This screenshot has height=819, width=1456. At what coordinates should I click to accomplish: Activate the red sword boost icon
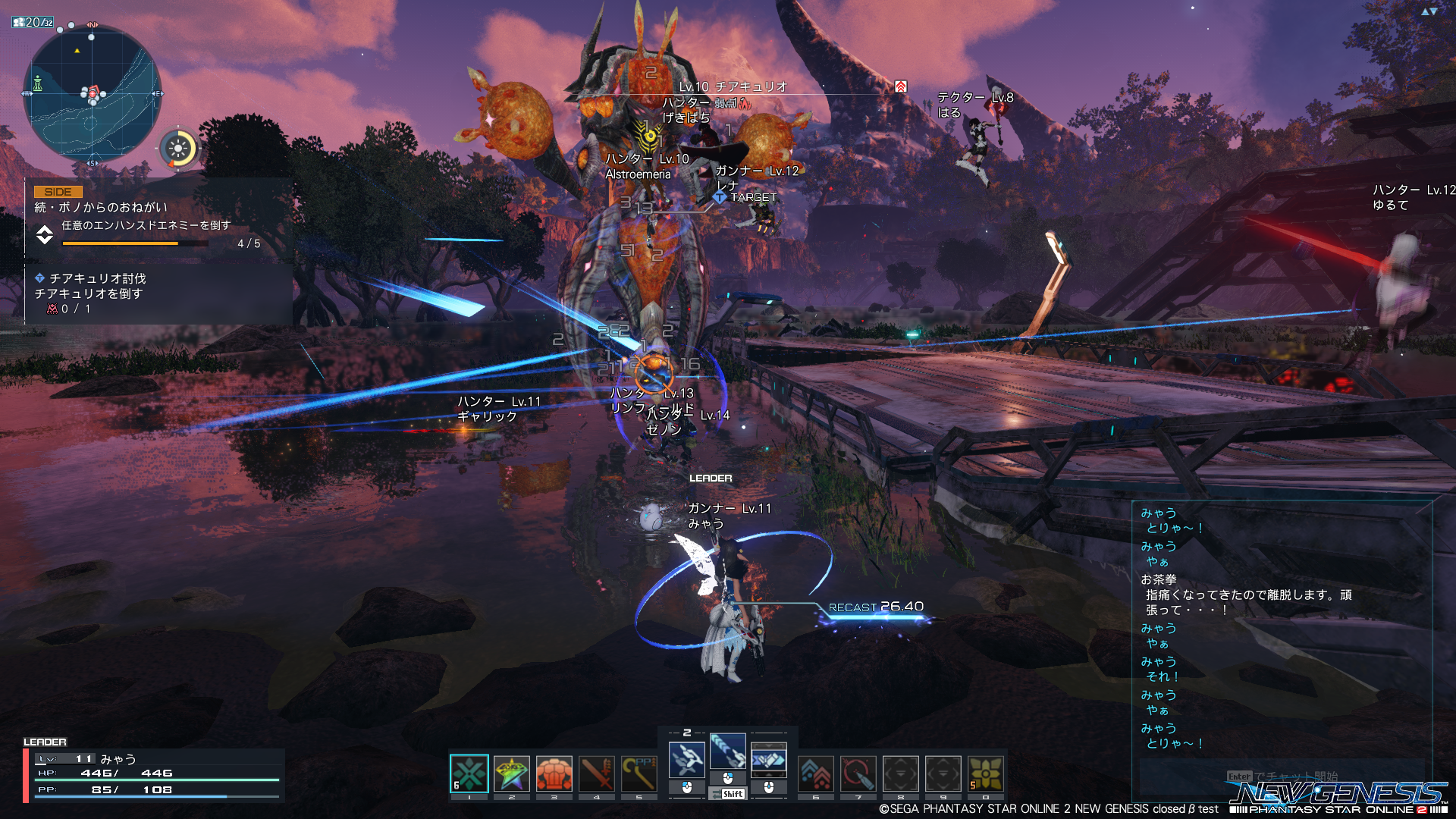point(597,774)
